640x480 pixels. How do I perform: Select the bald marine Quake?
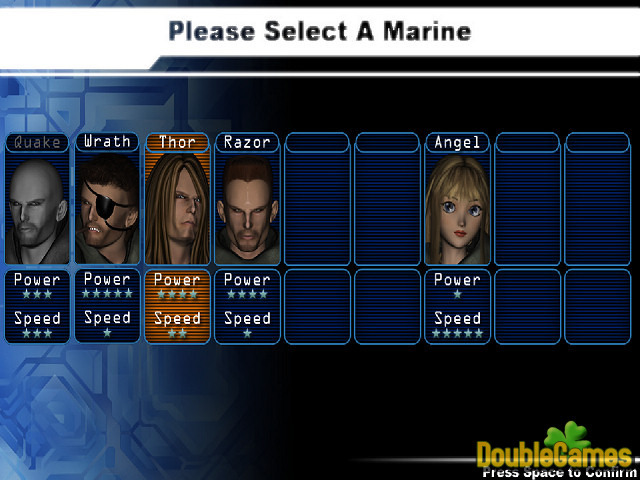[37, 207]
